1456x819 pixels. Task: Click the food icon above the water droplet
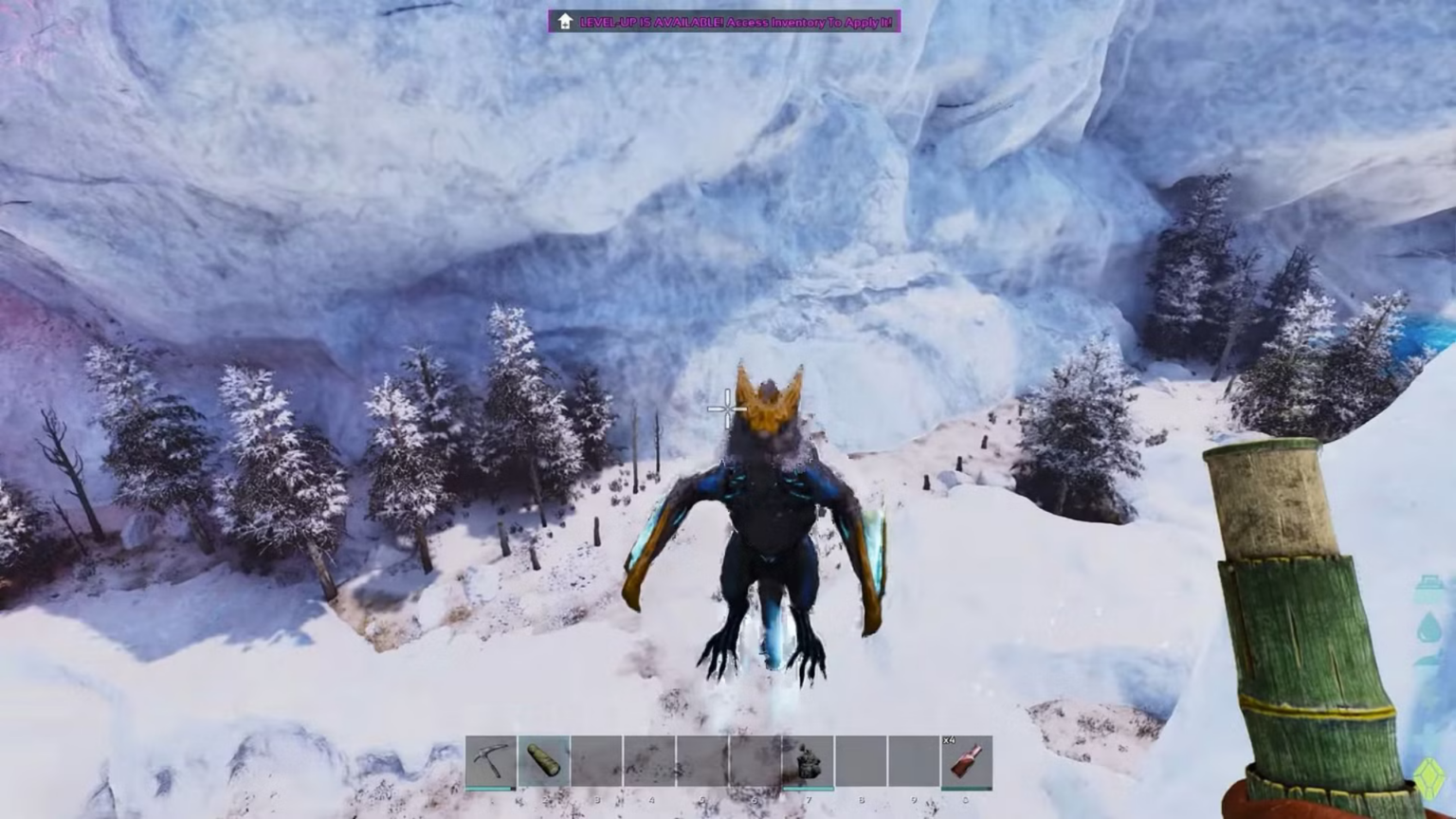pyautogui.click(x=1429, y=584)
